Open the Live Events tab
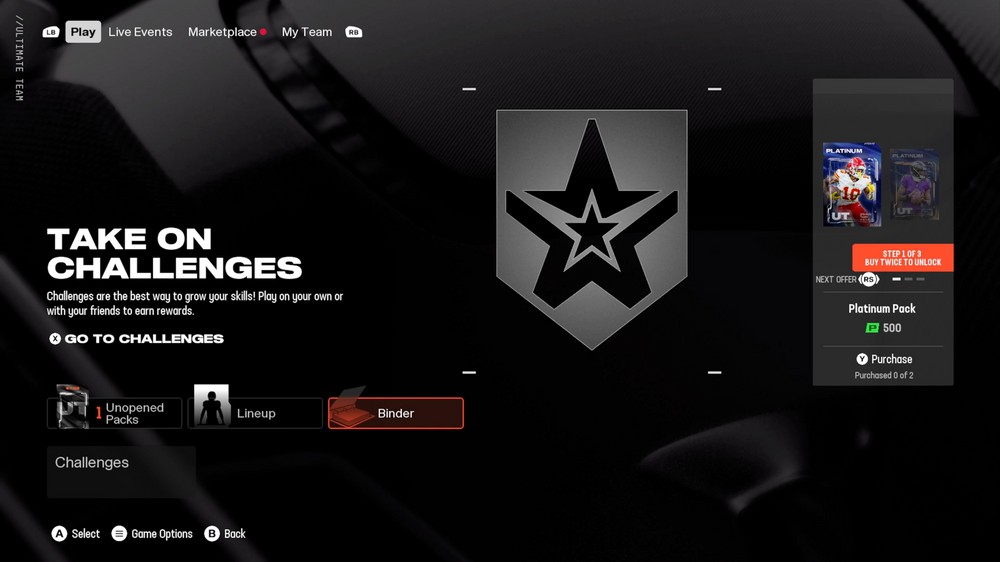Viewport: 1000px width, 562px height. pos(140,32)
